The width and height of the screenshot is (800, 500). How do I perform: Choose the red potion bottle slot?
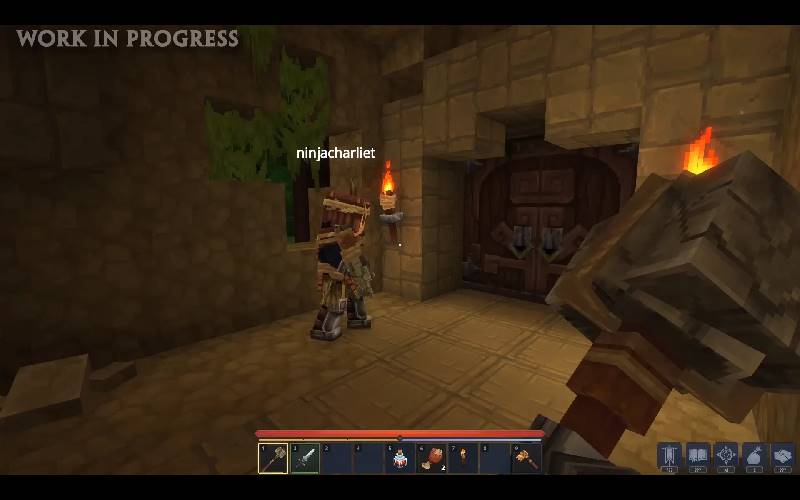[x=401, y=458]
